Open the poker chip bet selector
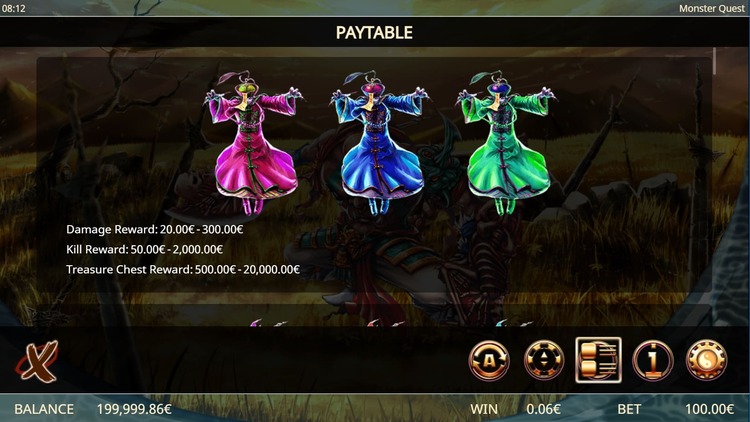The height and width of the screenshot is (422, 750). tap(544, 361)
